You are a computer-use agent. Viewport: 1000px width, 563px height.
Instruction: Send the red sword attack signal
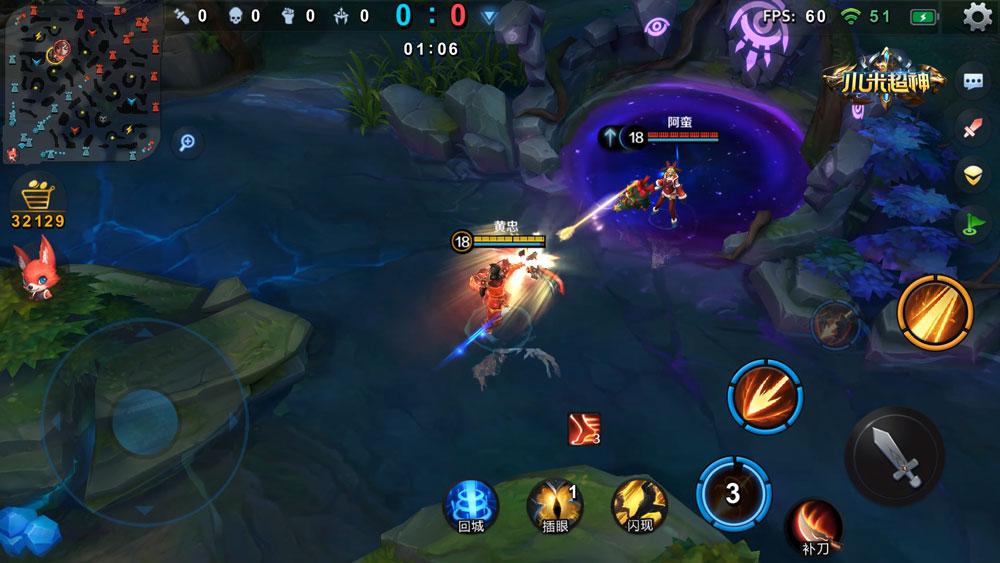[x=972, y=129]
